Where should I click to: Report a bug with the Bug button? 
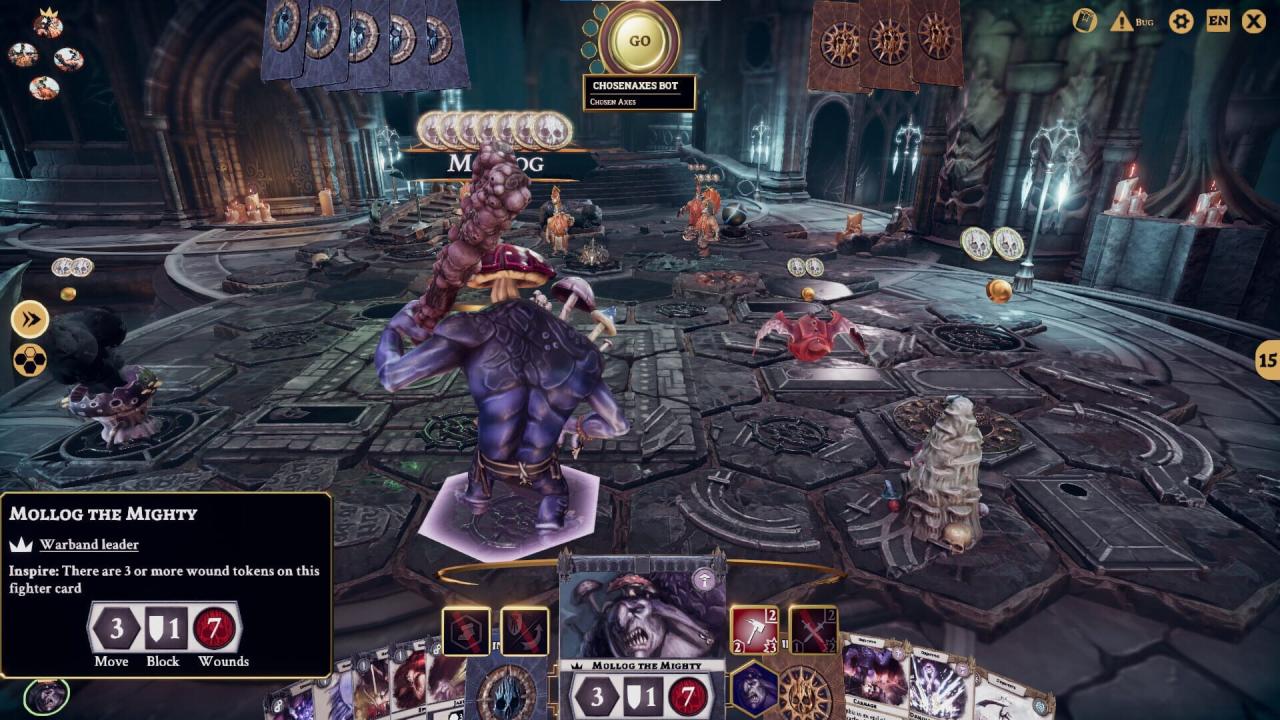(1134, 21)
